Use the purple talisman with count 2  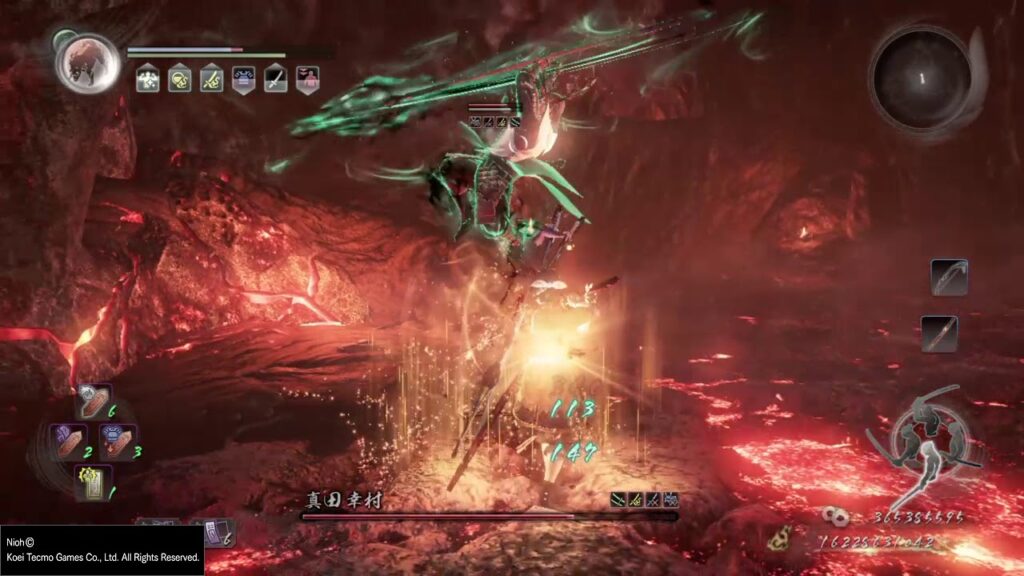[70, 442]
